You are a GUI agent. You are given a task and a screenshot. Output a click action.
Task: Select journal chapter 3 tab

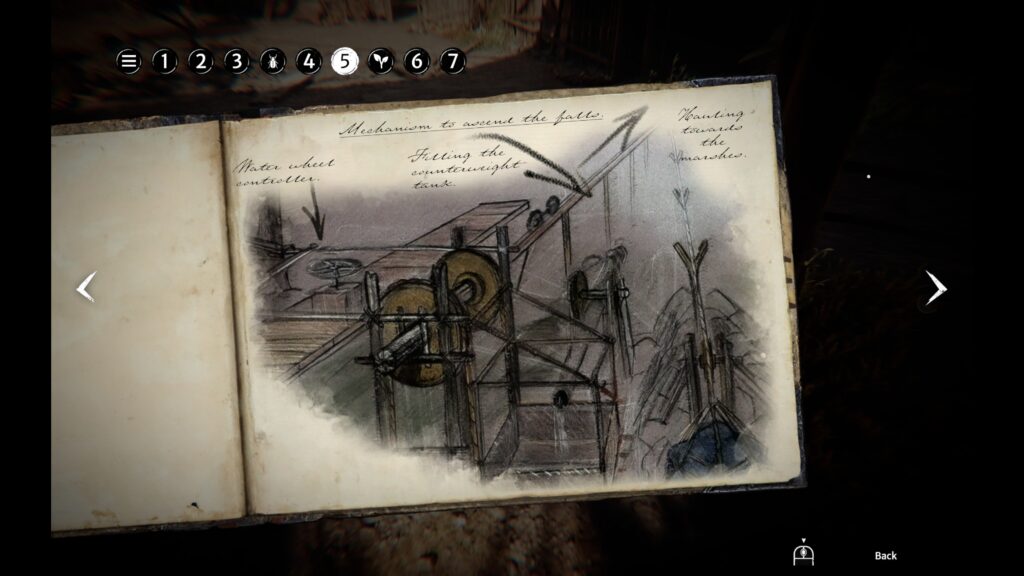[x=237, y=61]
